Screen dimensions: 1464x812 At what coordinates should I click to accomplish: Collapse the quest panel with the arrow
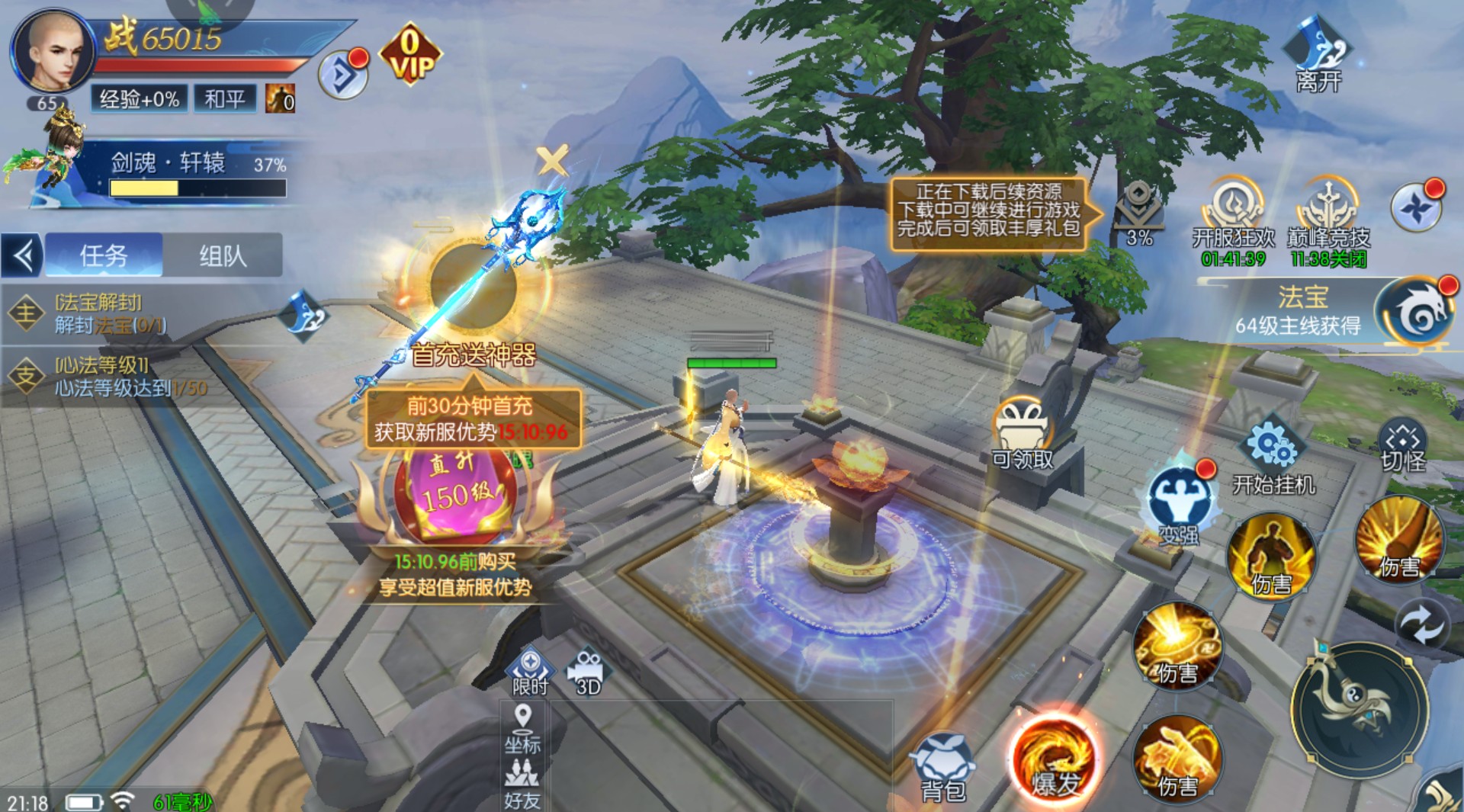[x=23, y=255]
